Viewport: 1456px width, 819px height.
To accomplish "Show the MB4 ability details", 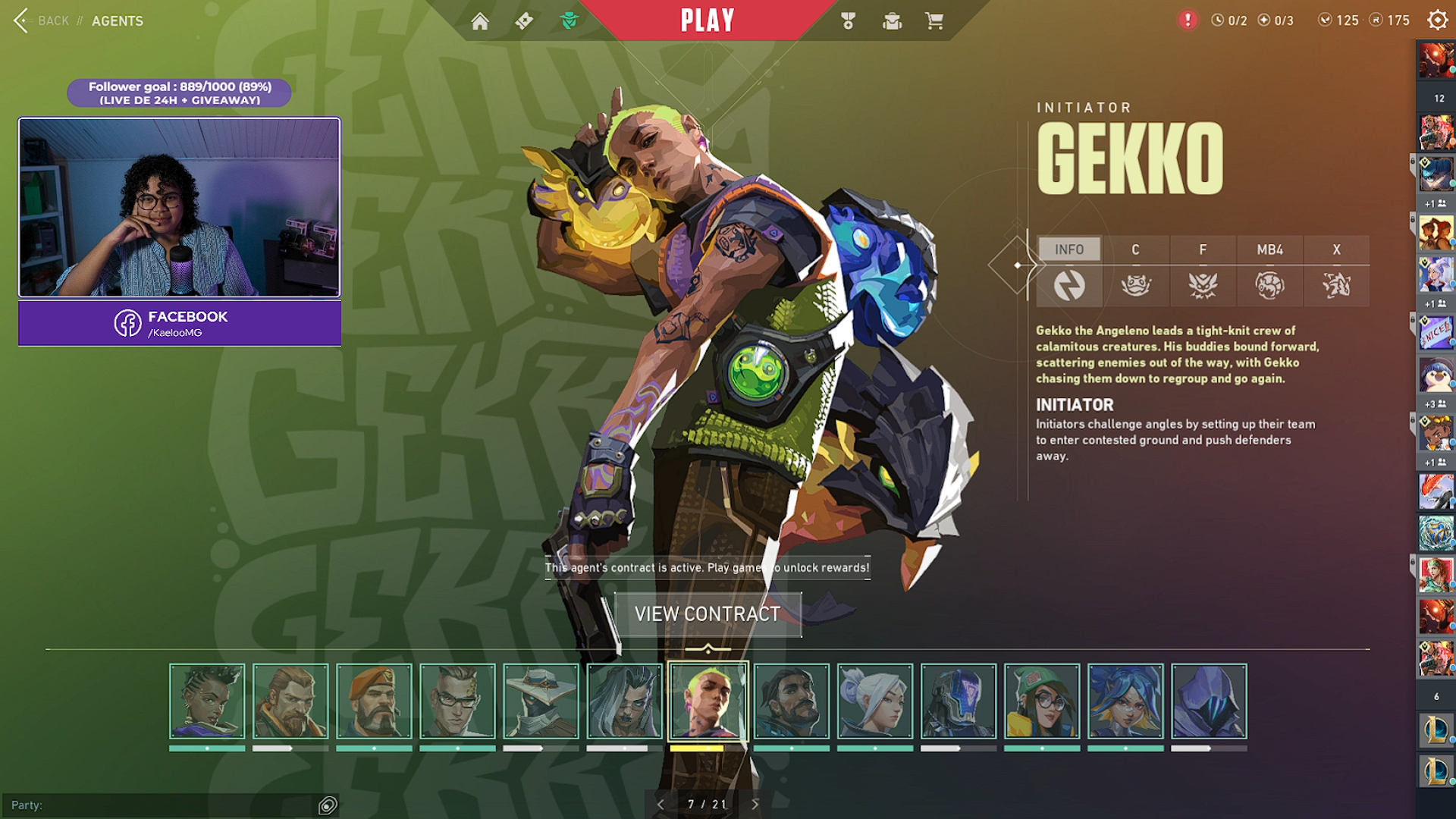I will [x=1269, y=249].
